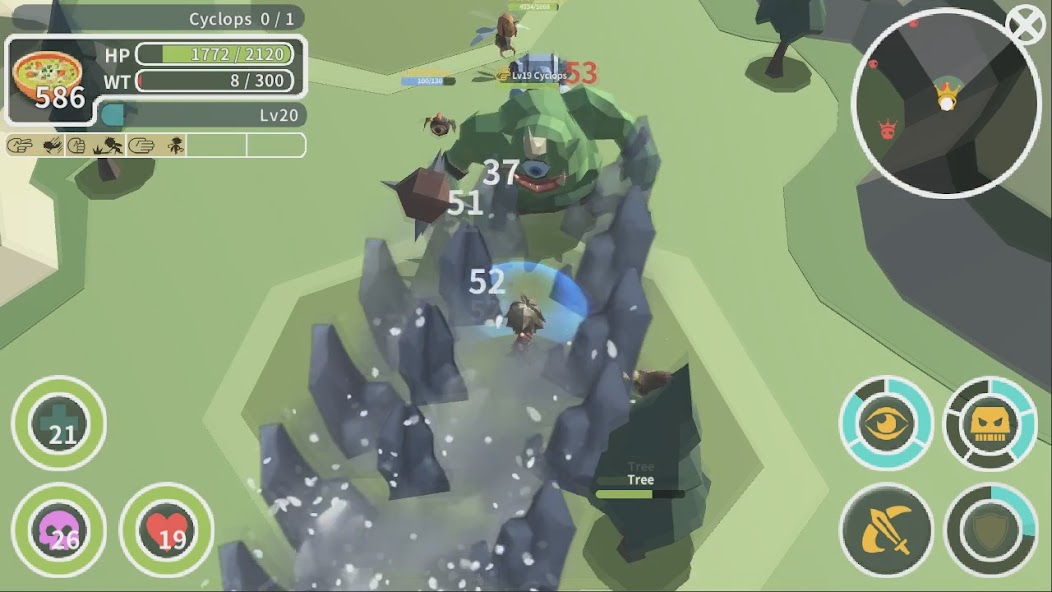The width and height of the screenshot is (1052, 592).
Task: Use the green cross healing item
Action: click(x=59, y=423)
